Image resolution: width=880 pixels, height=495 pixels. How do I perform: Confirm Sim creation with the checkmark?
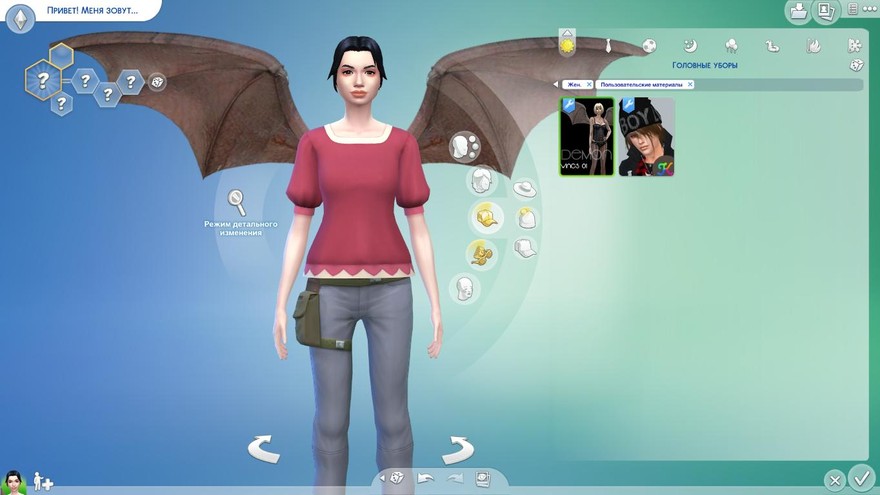point(860,477)
